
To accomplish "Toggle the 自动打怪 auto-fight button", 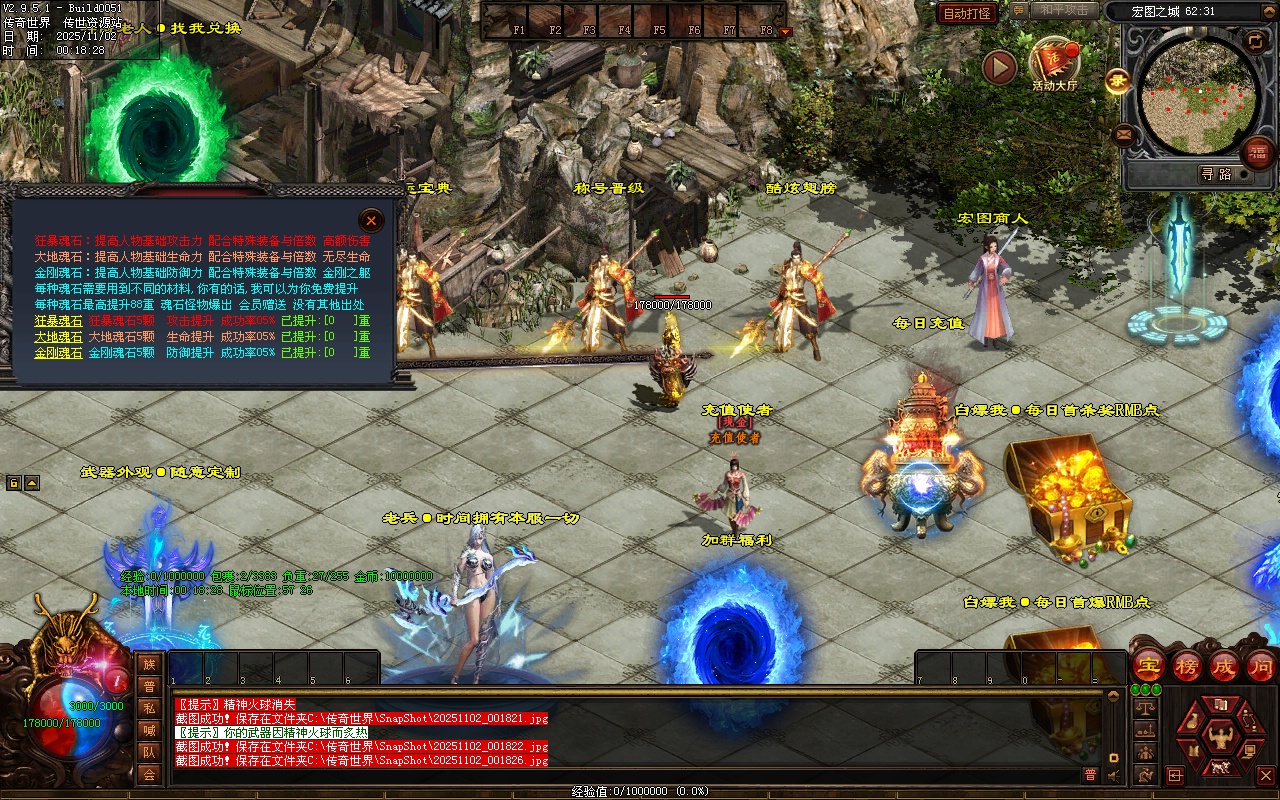I will [x=967, y=13].
